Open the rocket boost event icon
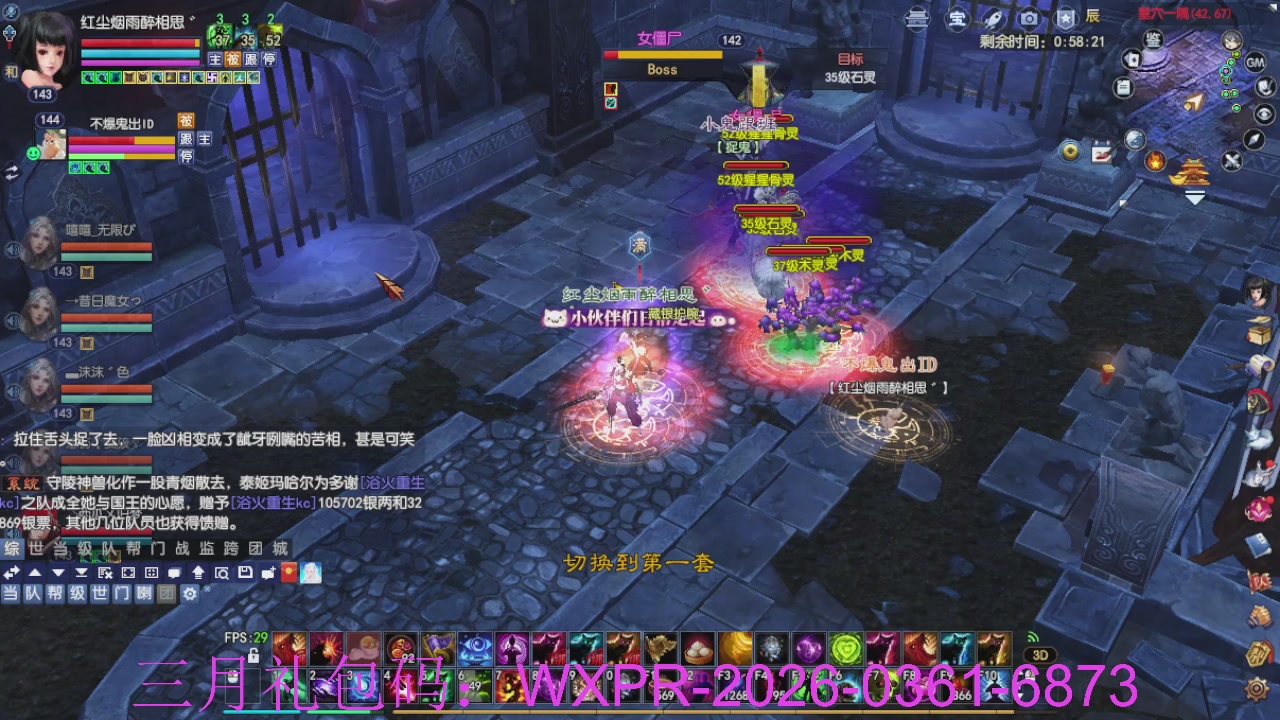Image resolution: width=1280 pixels, height=720 pixels. coord(992,17)
